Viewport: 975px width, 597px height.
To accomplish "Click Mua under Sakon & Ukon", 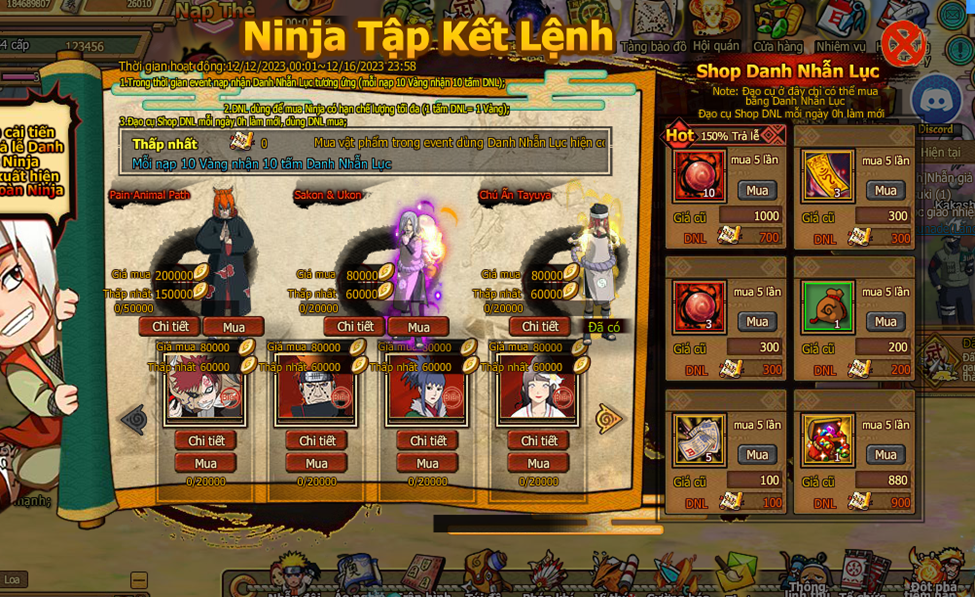I will tap(419, 327).
